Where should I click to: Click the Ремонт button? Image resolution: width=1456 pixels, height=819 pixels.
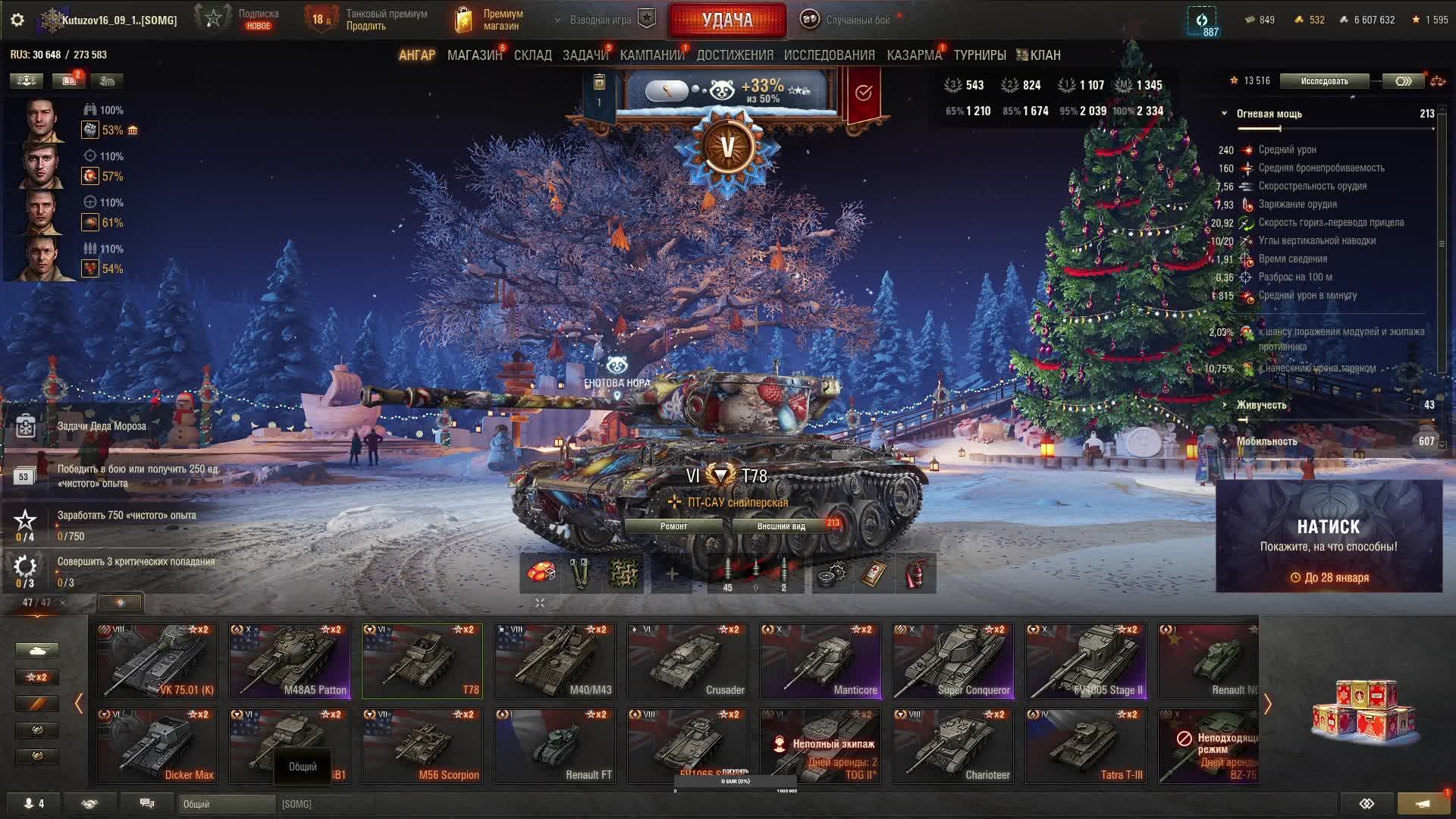click(673, 526)
